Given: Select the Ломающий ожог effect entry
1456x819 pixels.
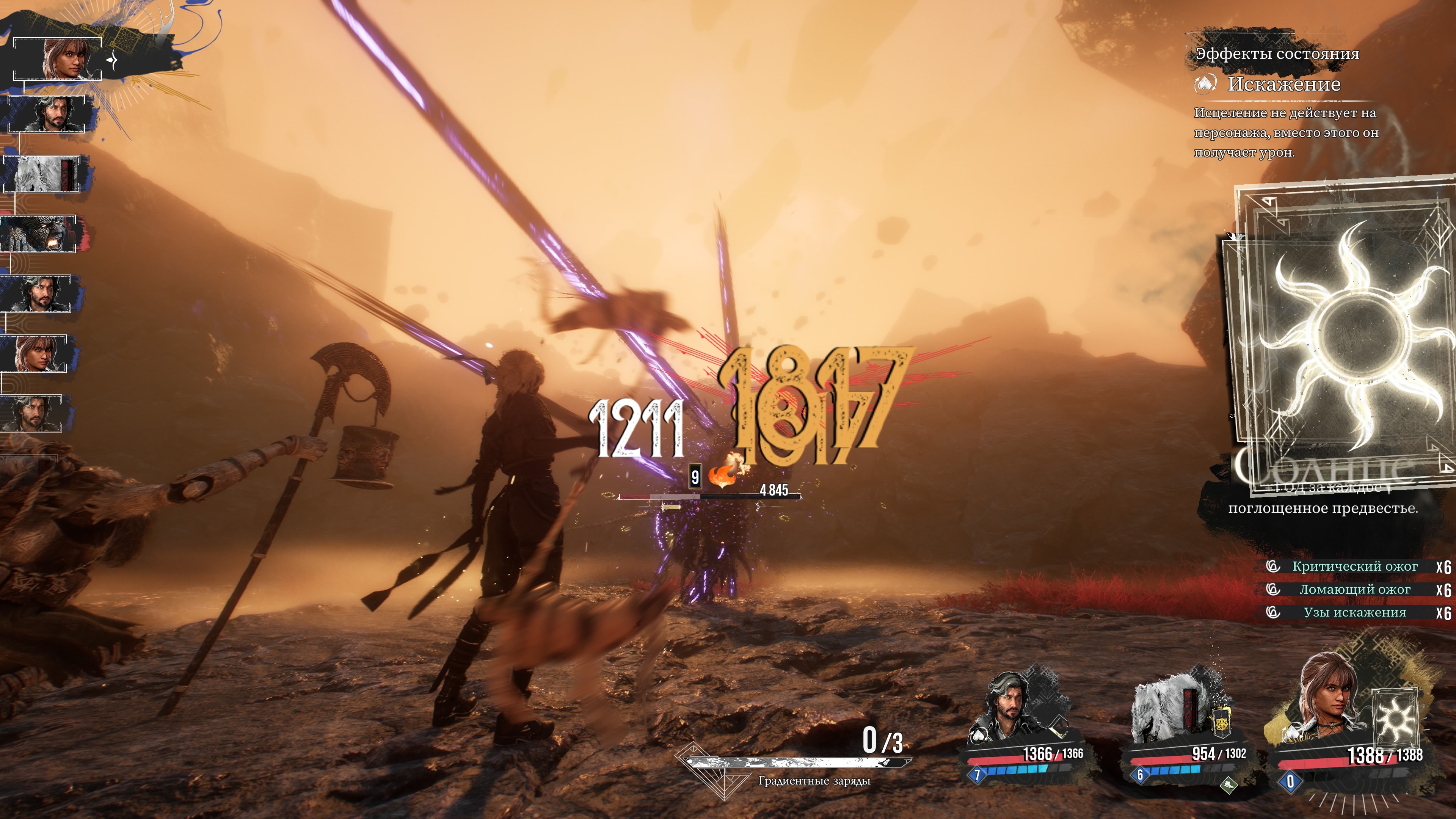Looking at the screenshot, I should click(x=1354, y=590).
